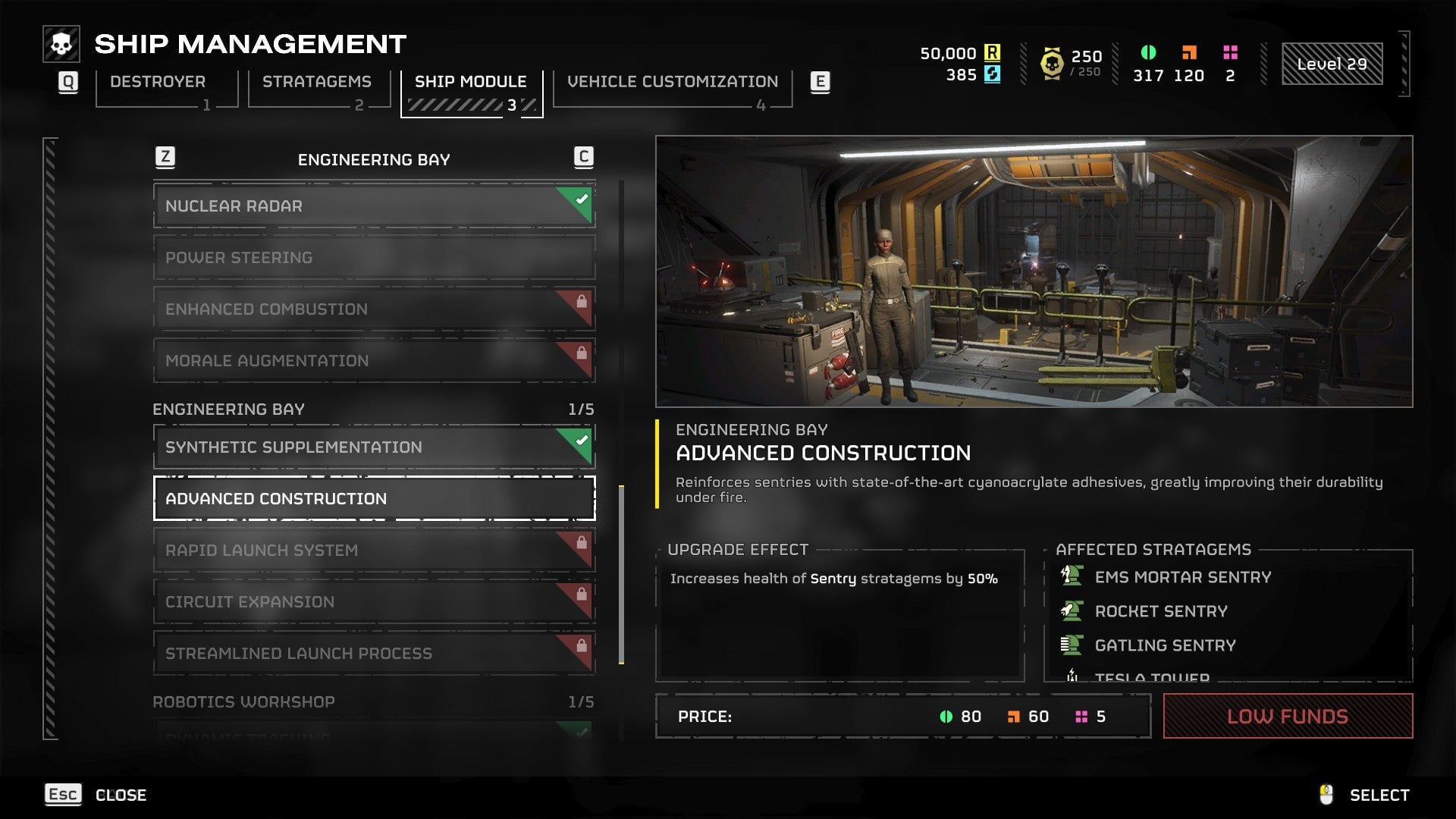Open the Stratagems tab

(317, 82)
